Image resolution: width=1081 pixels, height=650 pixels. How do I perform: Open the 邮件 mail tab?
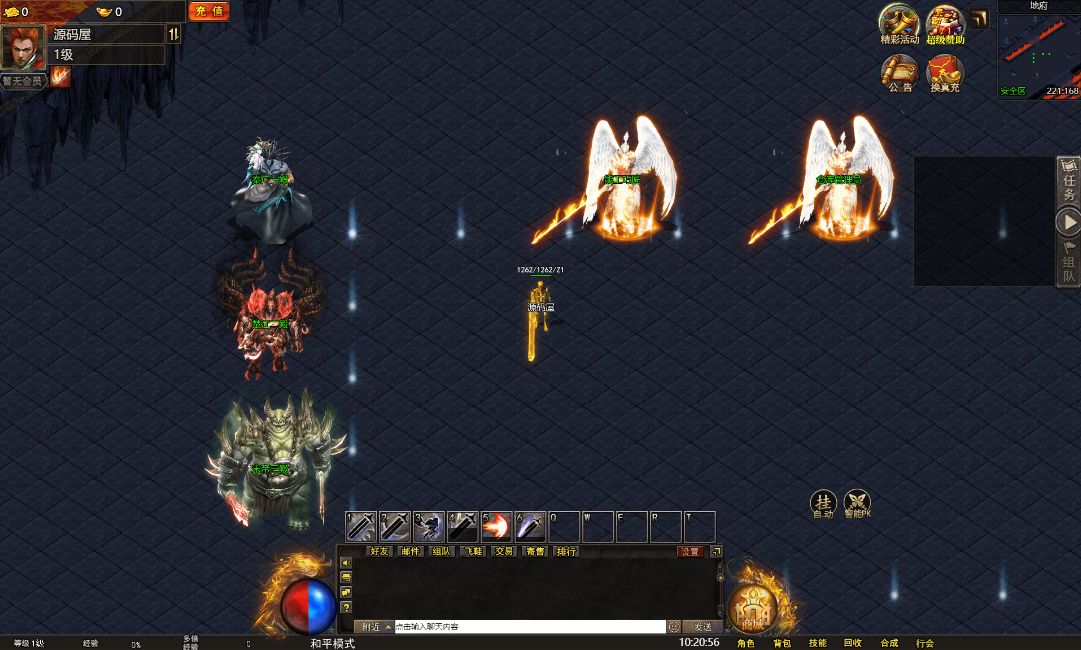[x=411, y=551]
